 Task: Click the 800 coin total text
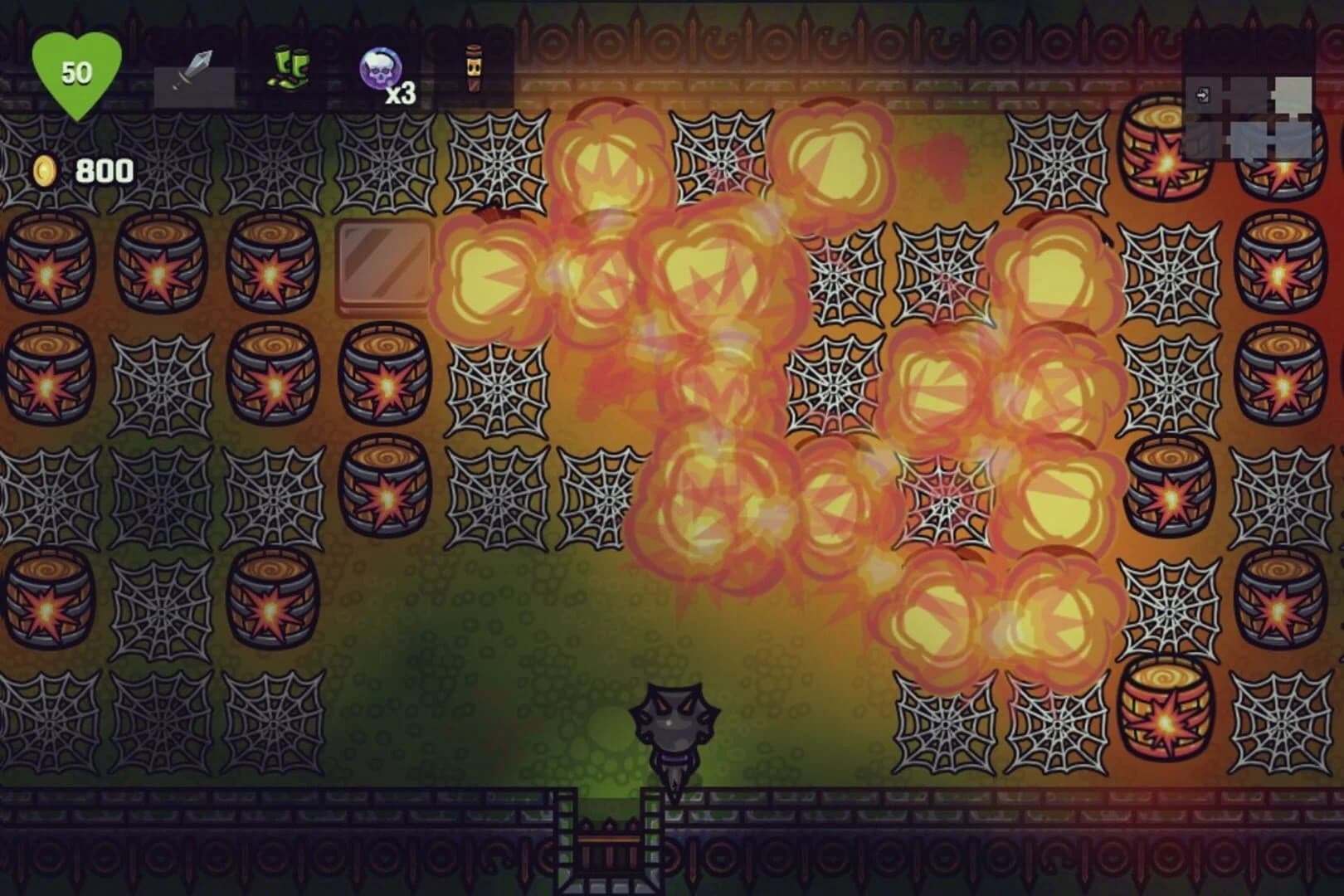[104, 172]
